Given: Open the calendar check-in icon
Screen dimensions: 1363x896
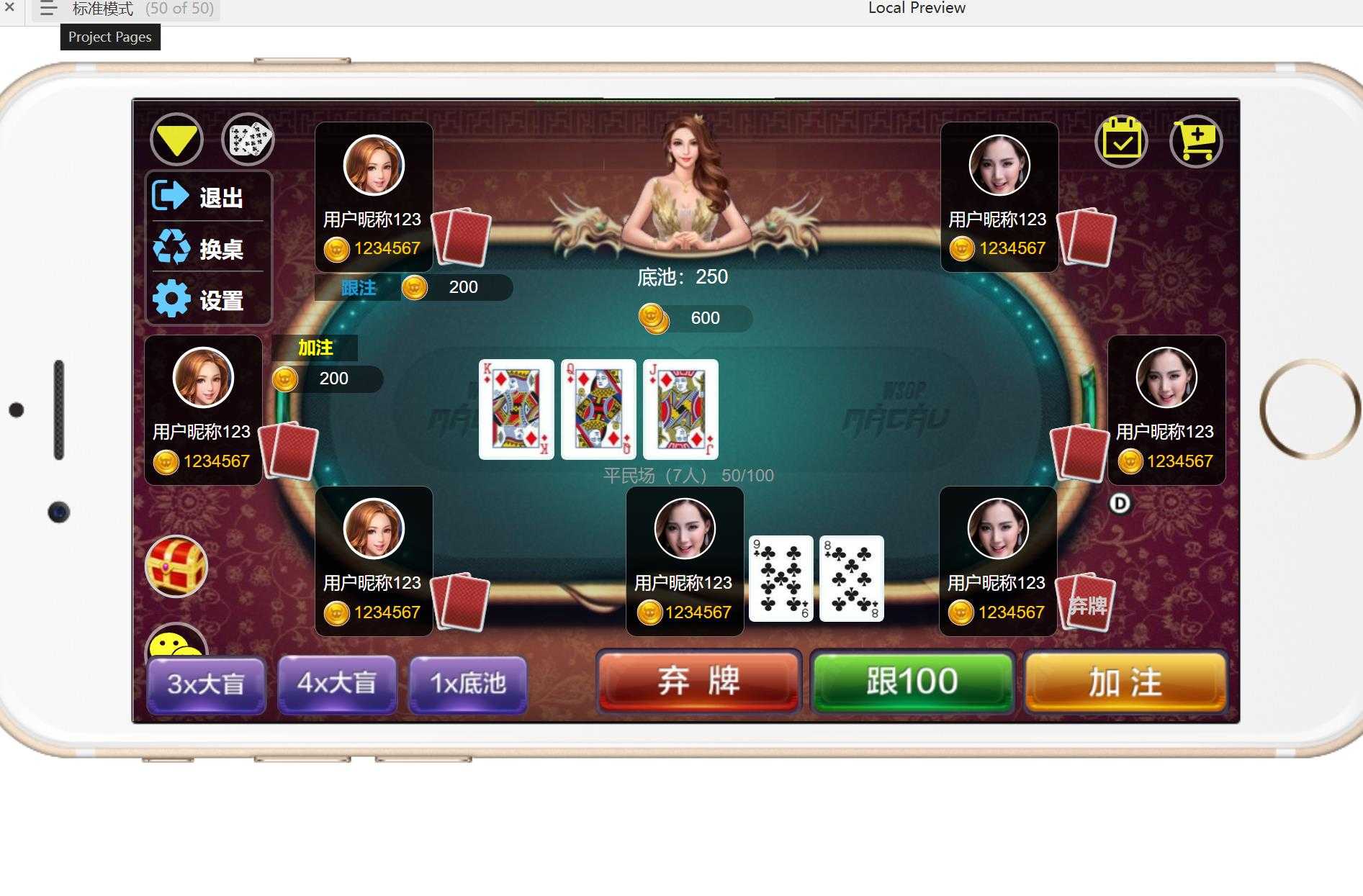Looking at the screenshot, I should 1122,141.
